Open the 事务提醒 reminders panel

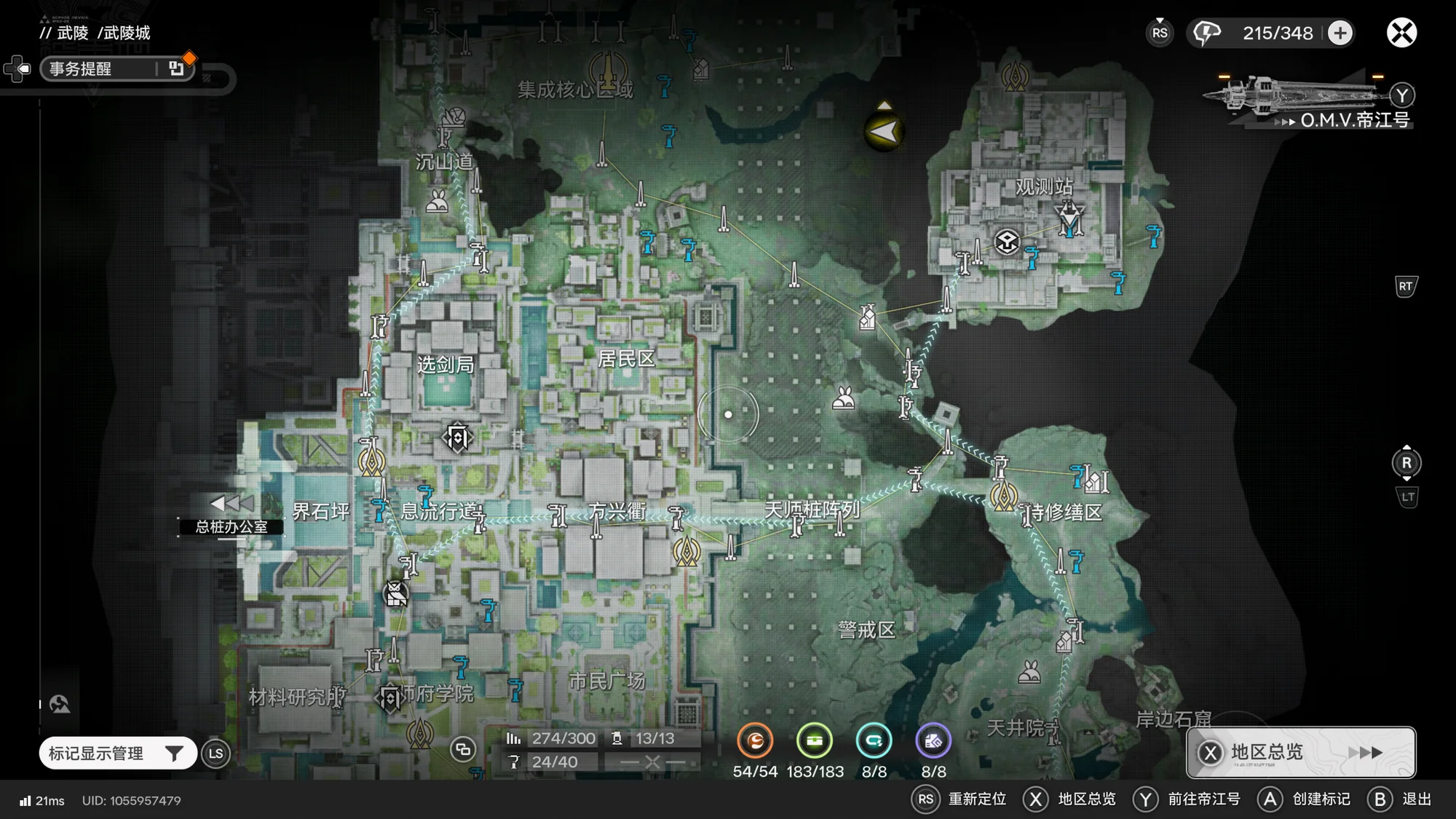pos(116,68)
